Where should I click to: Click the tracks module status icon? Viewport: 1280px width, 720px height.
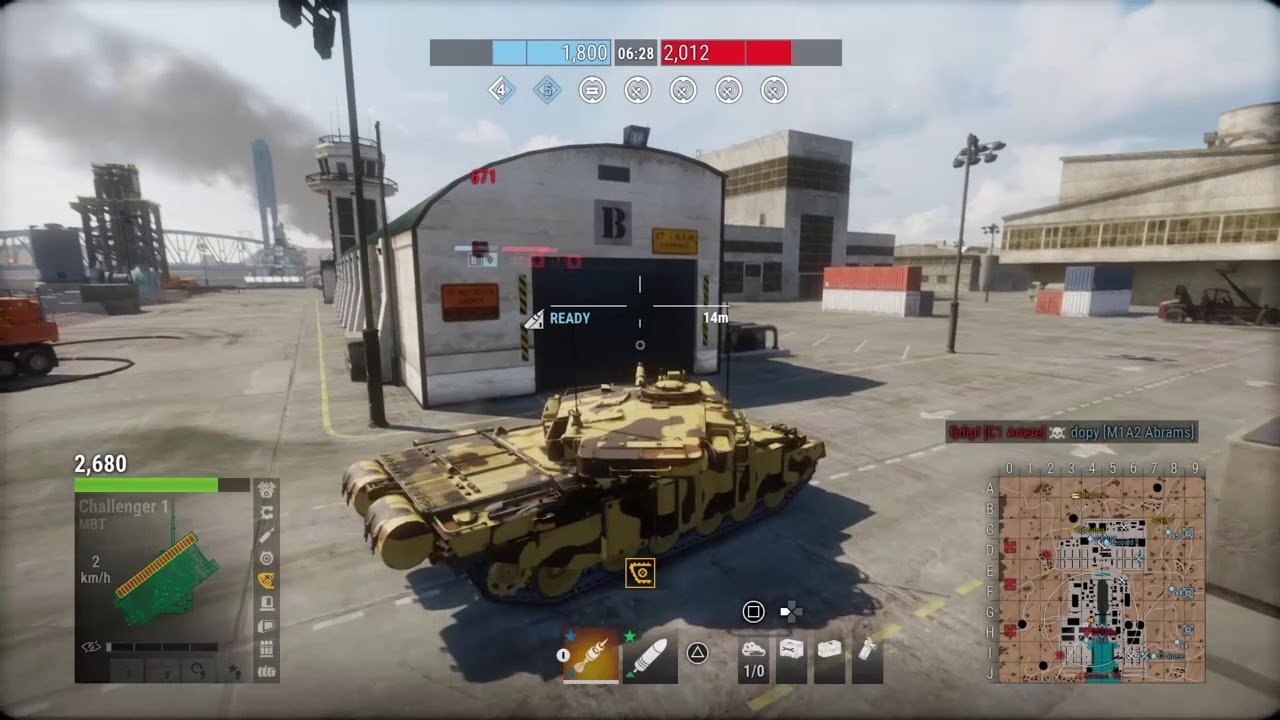267,671
